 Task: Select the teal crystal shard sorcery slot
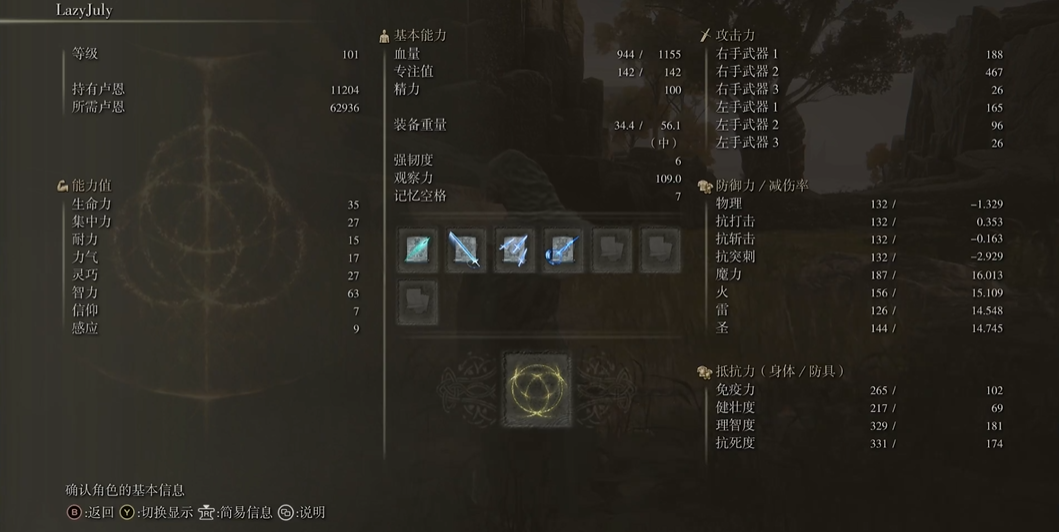pos(417,250)
